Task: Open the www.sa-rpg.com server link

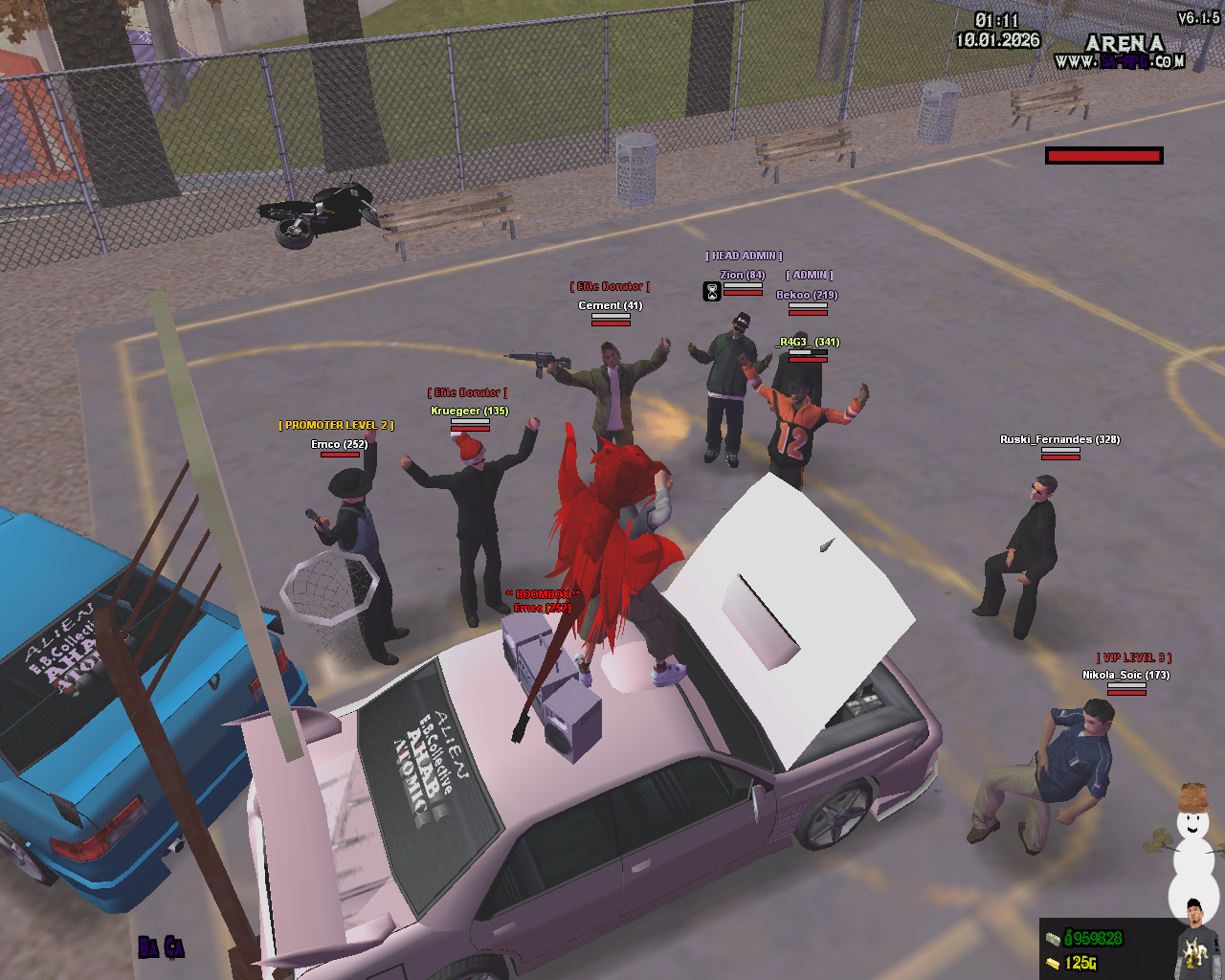Action: (x=1119, y=61)
